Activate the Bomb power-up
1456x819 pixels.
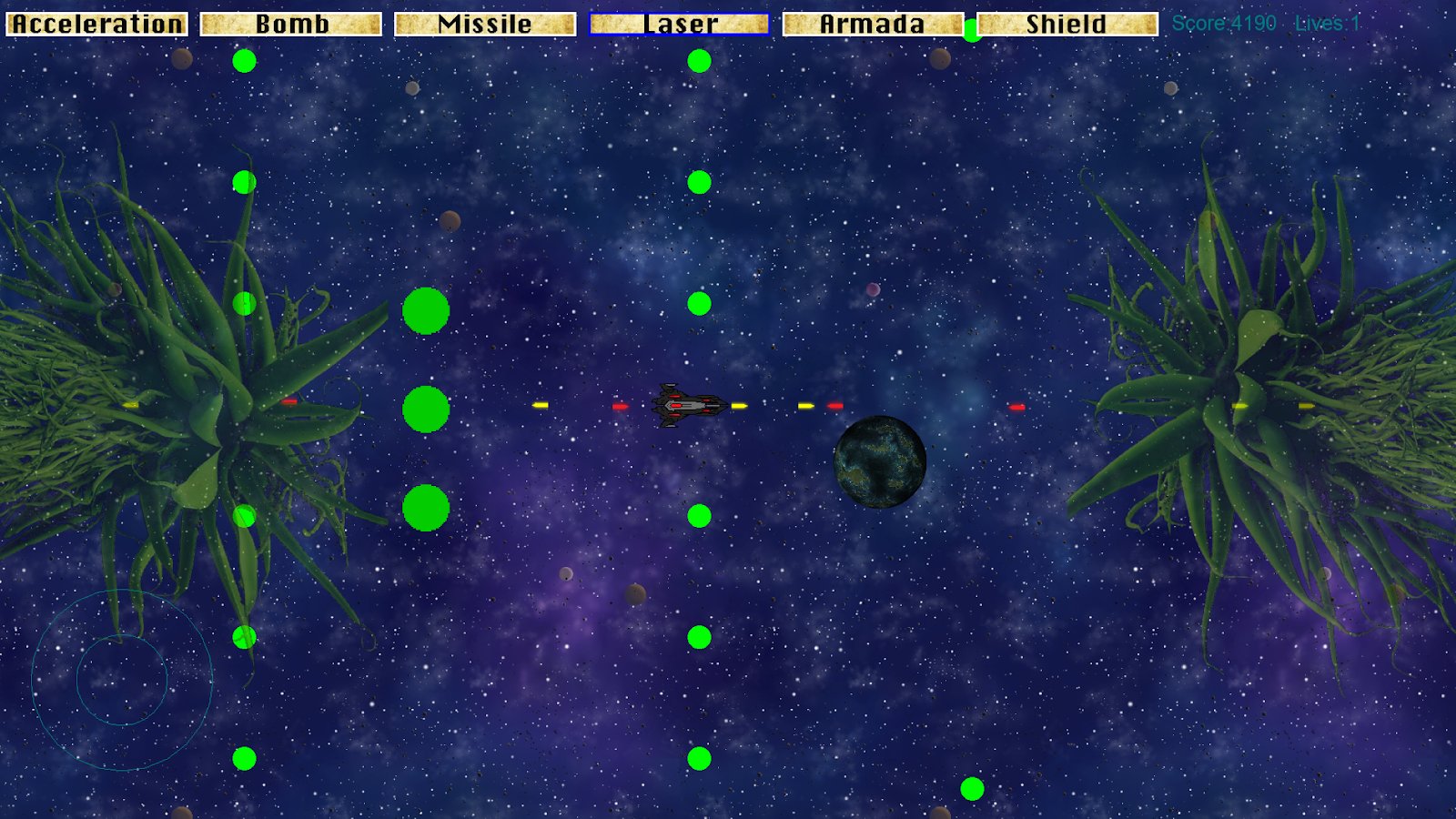[291, 24]
